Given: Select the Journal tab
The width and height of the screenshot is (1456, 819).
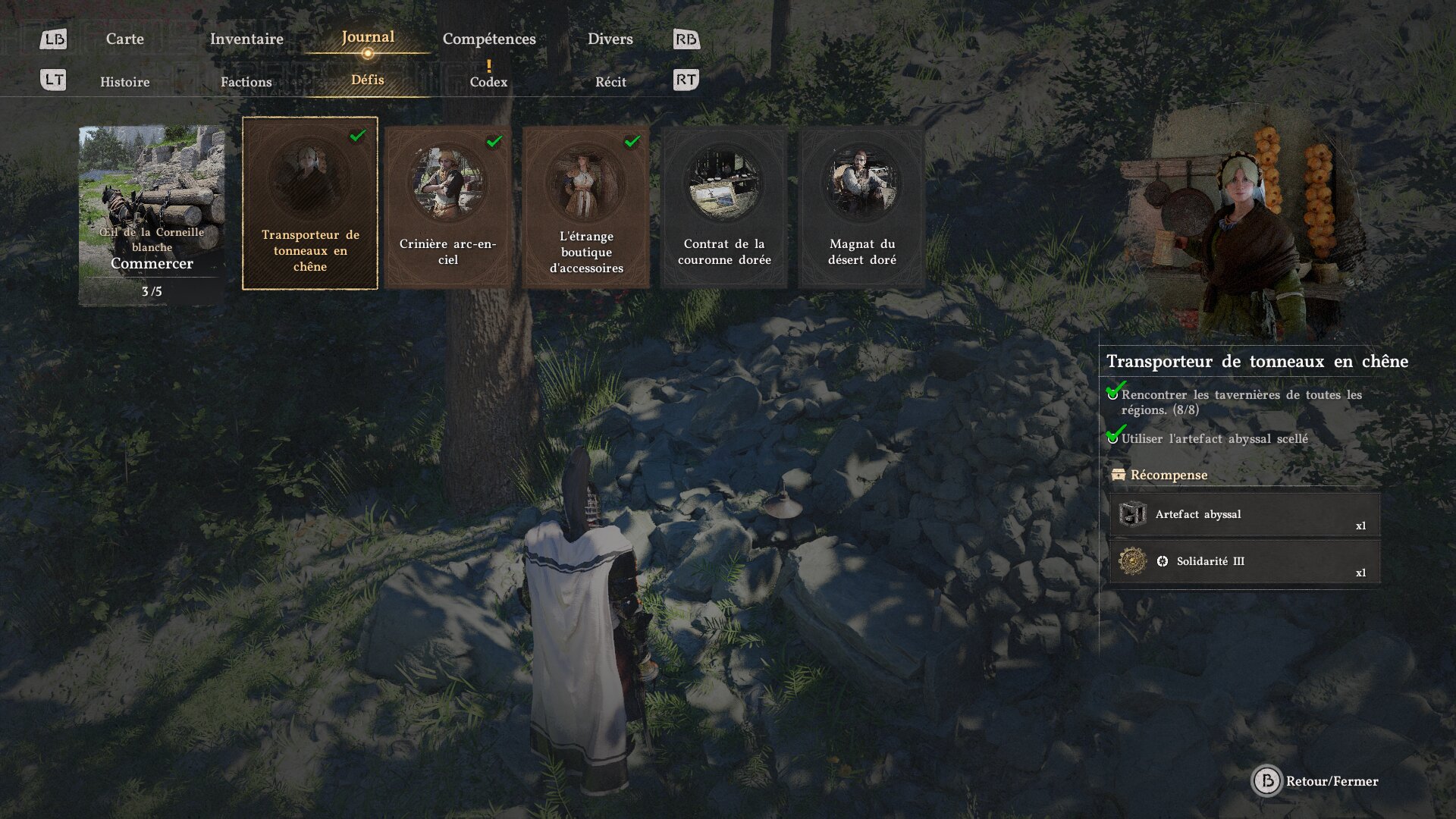Looking at the screenshot, I should click(368, 37).
